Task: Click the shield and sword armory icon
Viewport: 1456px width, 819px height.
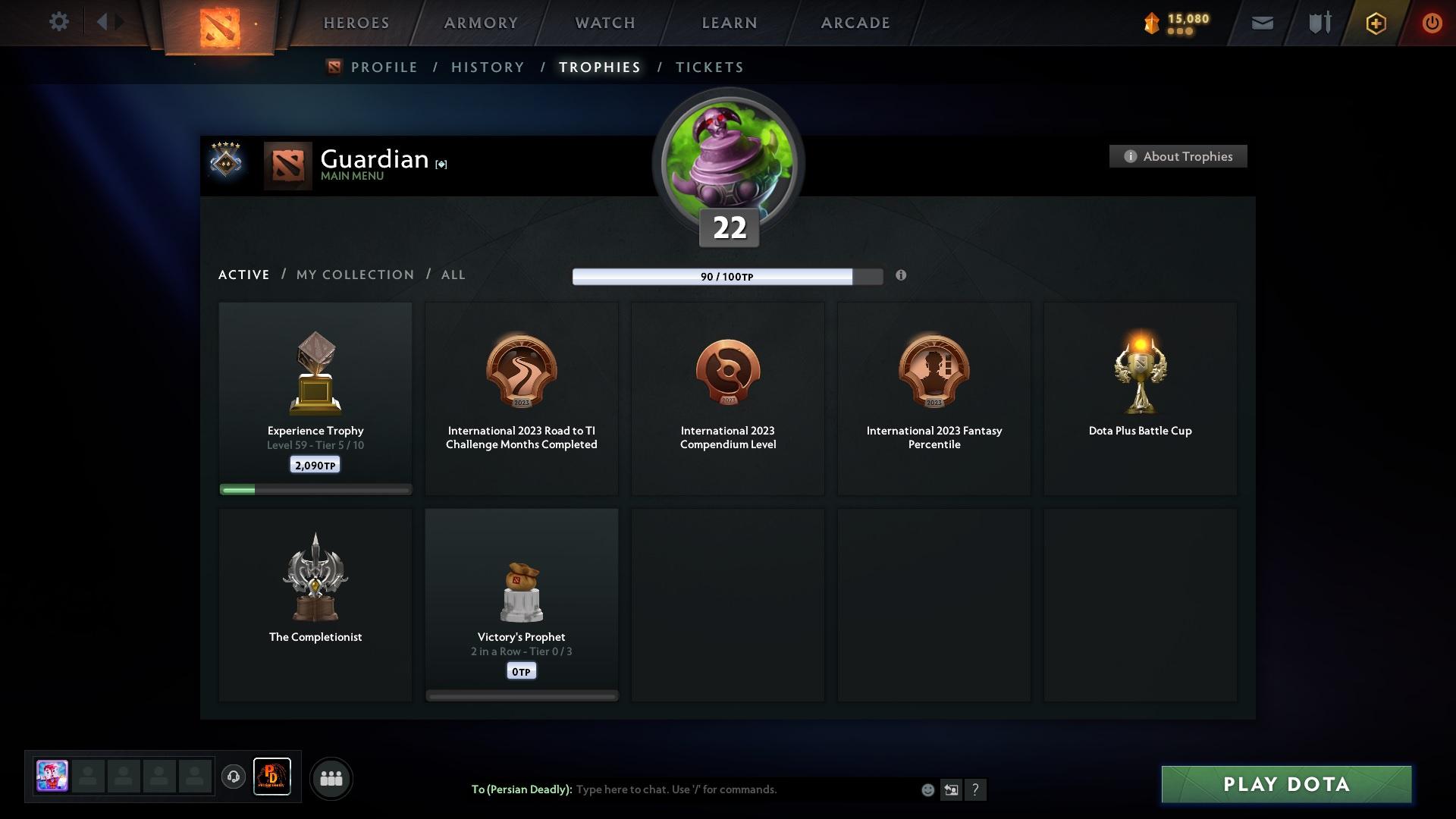Action: coord(1318,23)
